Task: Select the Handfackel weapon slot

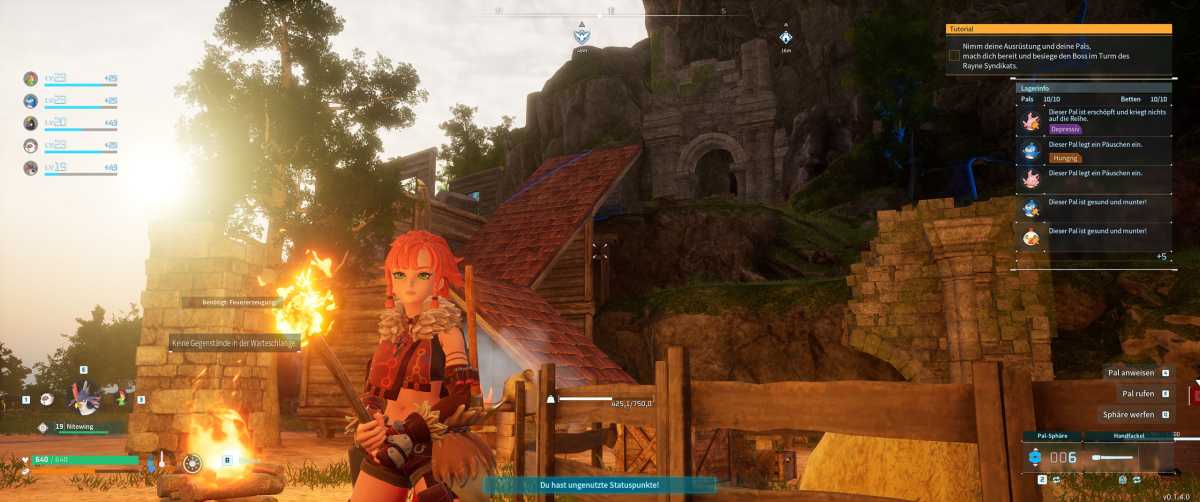Action: [x=1128, y=456]
